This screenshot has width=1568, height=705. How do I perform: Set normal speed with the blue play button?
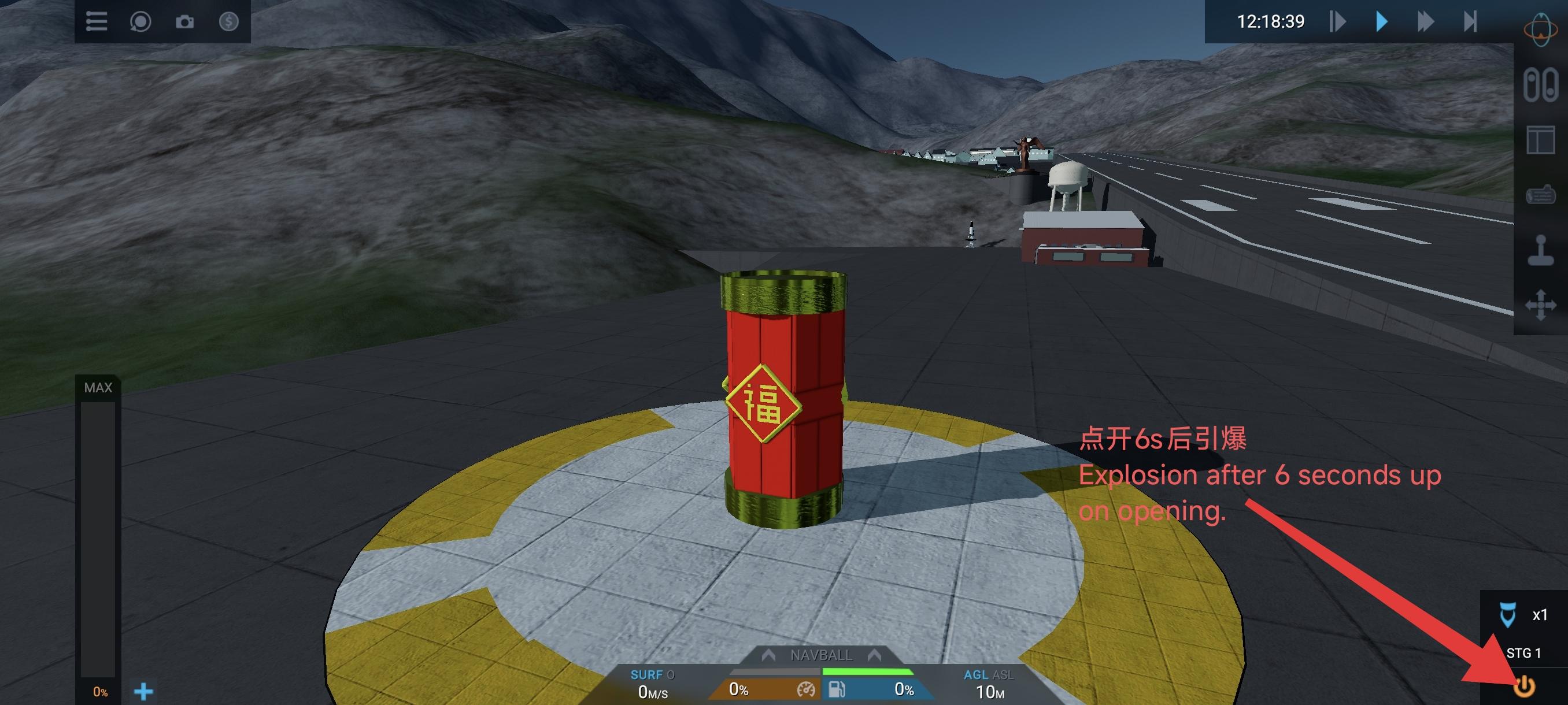(1382, 22)
